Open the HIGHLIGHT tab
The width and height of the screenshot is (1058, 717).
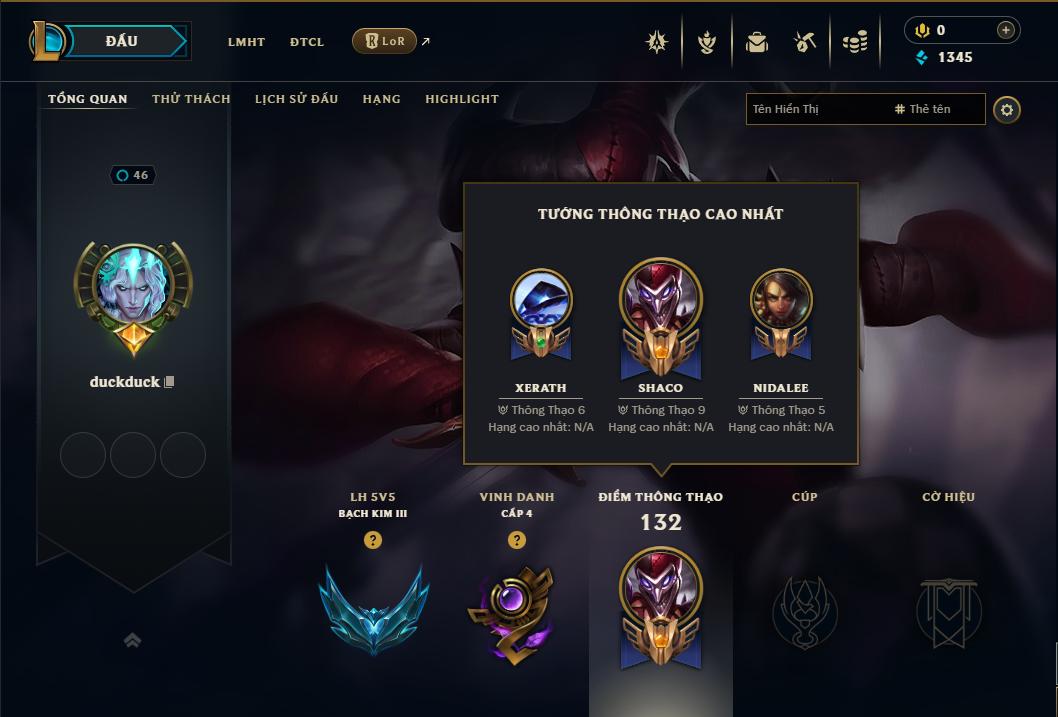coord(462,99)
